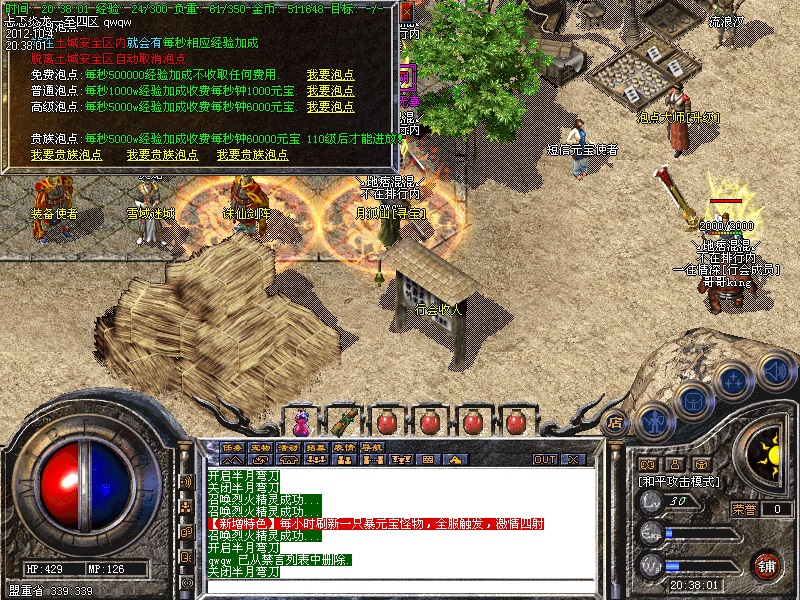Choose 我要泡点 for the 高级泡点 option

coord(330,107)
